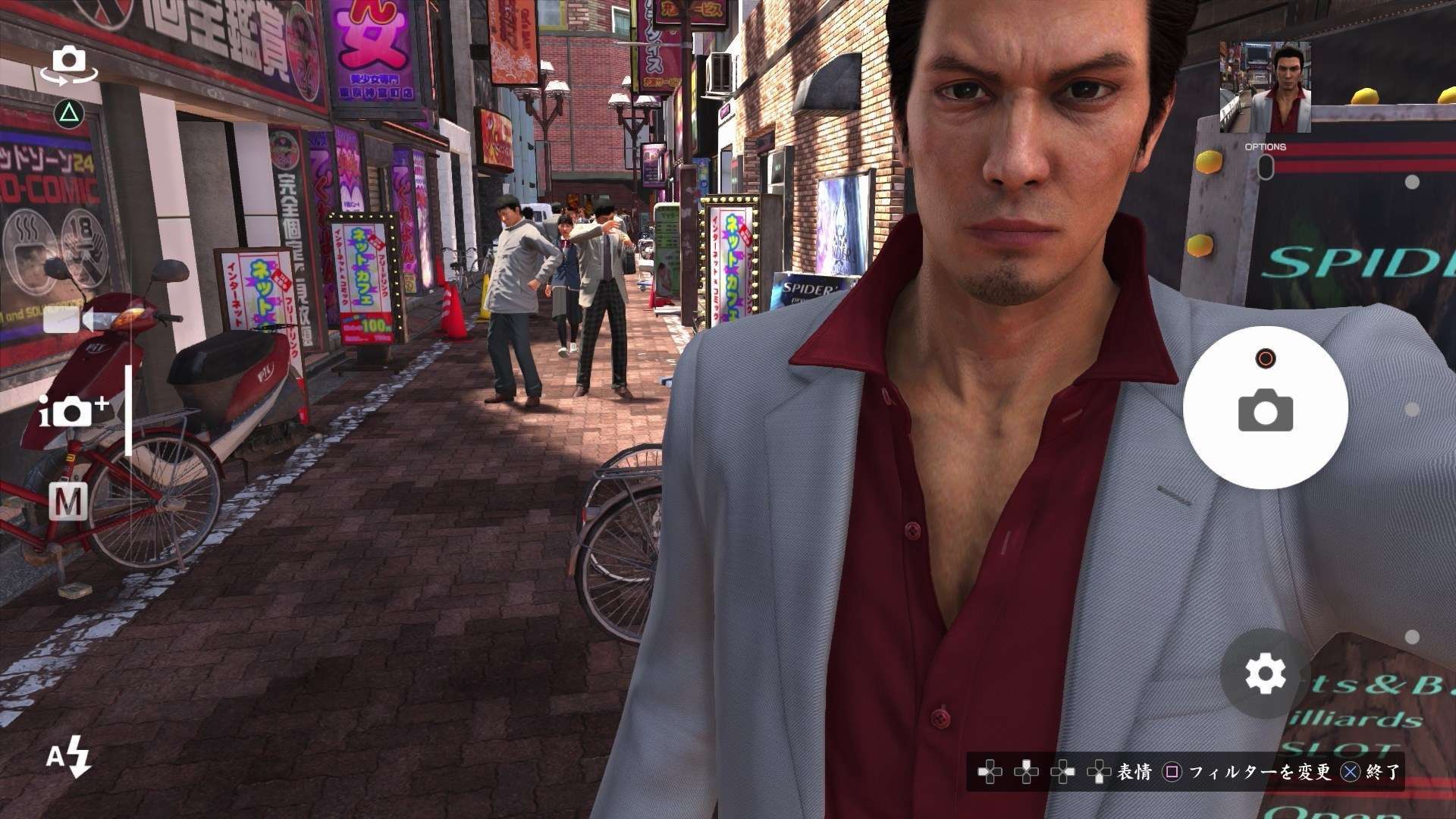The height and width of the screenshot is (819, 1456).
Task: Select the M mode icon
Action: (68, 501)
